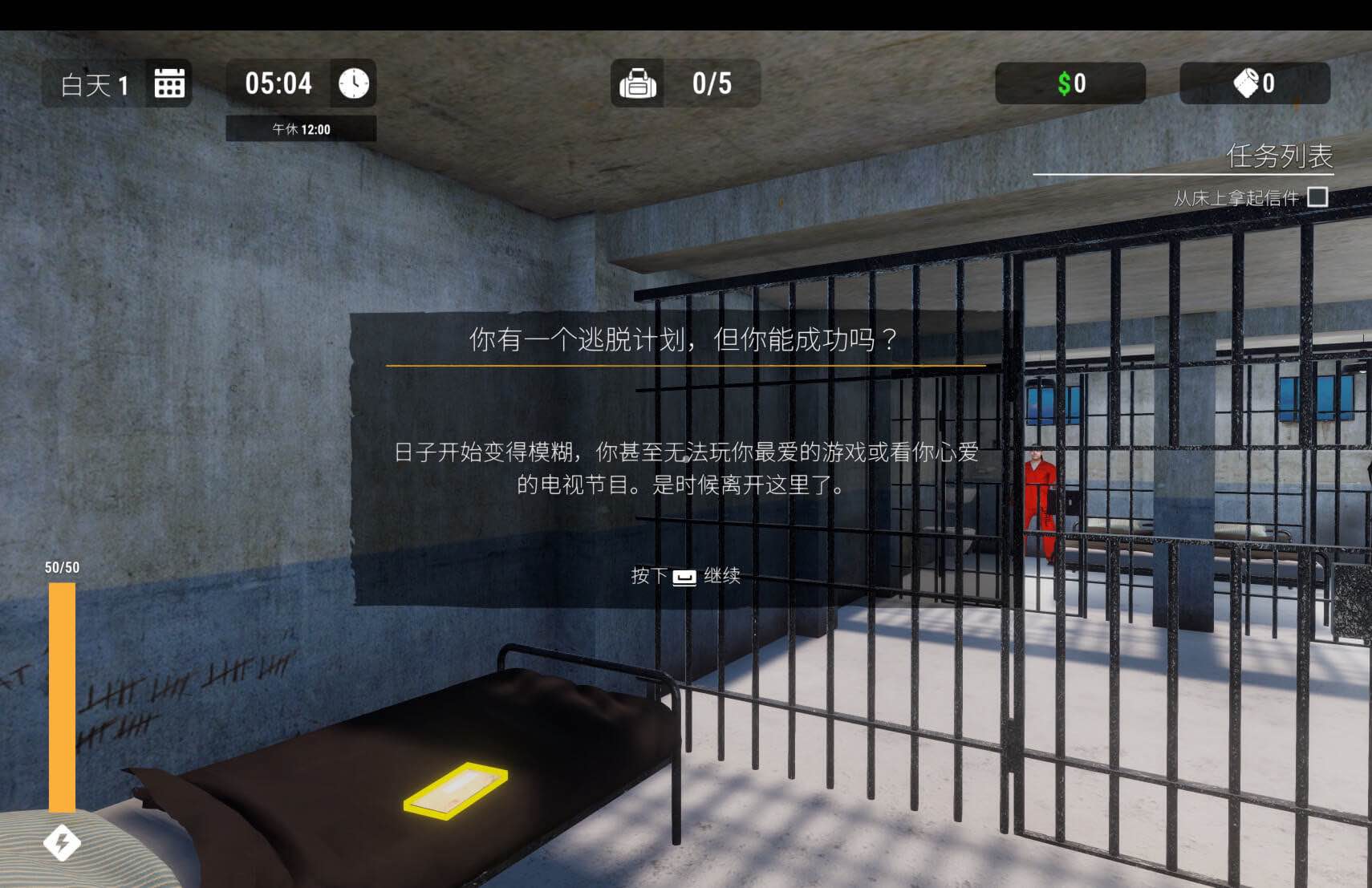This screenshot has width=1372, height=888.
Task: Click the toilet paper currency icon
Action: point(1246,83)
